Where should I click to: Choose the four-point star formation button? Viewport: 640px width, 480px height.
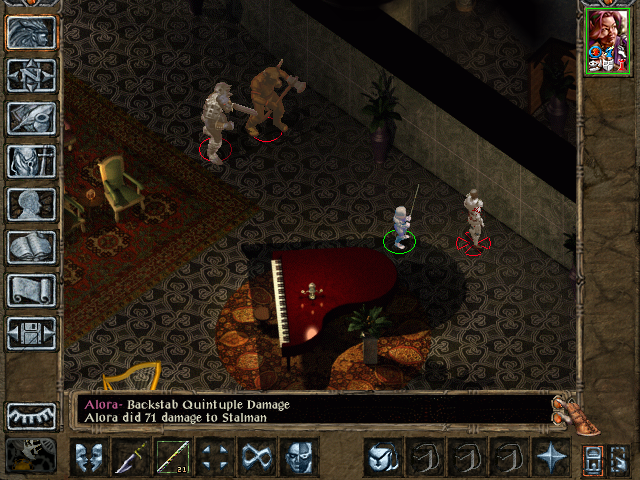tap(550, 457)
